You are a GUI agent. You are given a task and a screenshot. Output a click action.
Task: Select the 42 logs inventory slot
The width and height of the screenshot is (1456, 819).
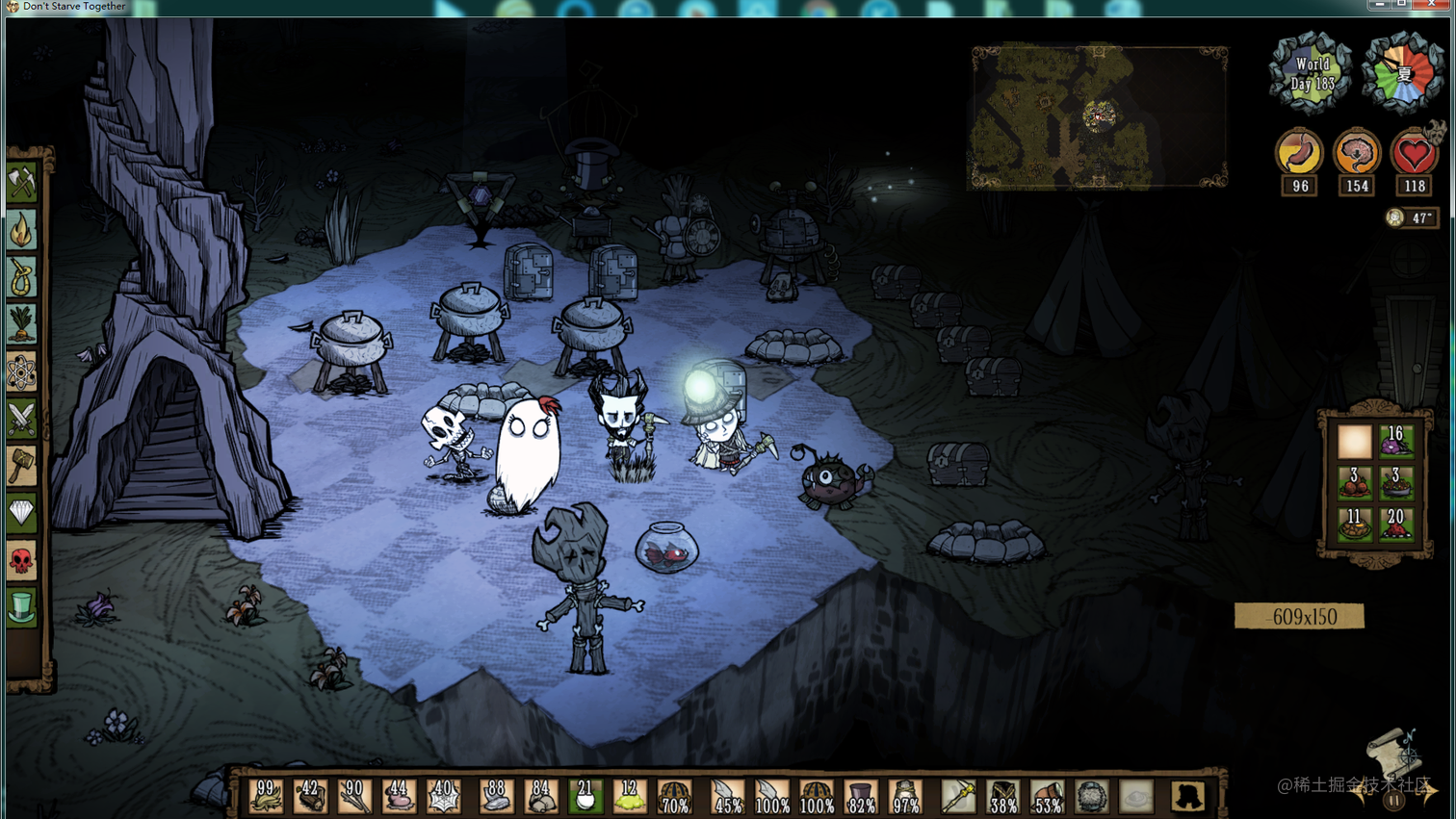[x=310, y=797]
